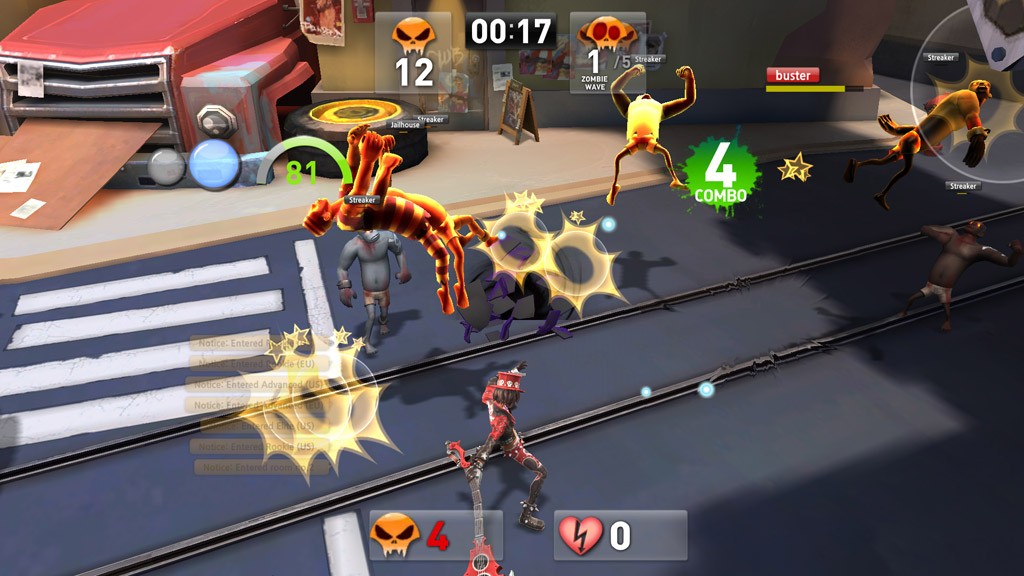Open the "Entered room no.2" notice
The height and width of the screenshot is (576, 1024).
pos(261,467)
